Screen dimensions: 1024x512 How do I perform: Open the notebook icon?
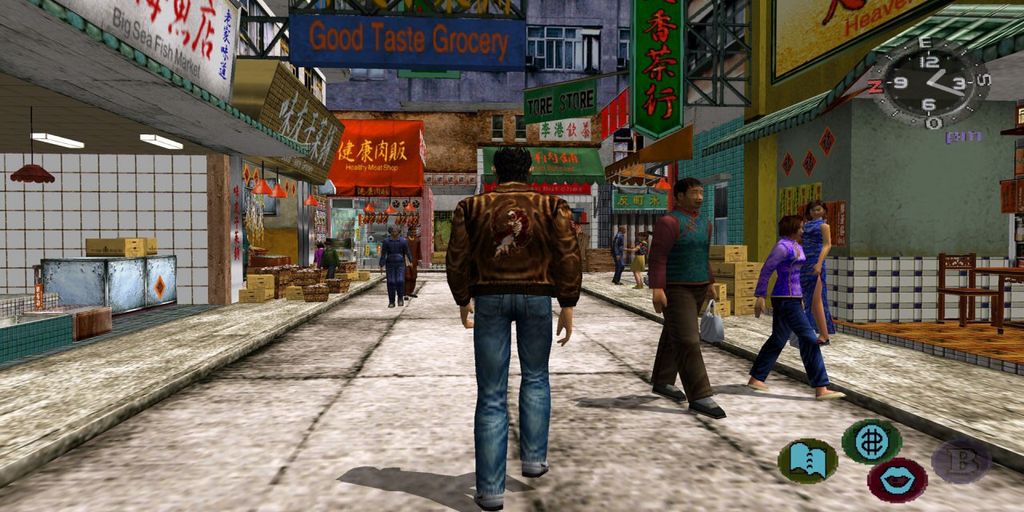point(807,461)
